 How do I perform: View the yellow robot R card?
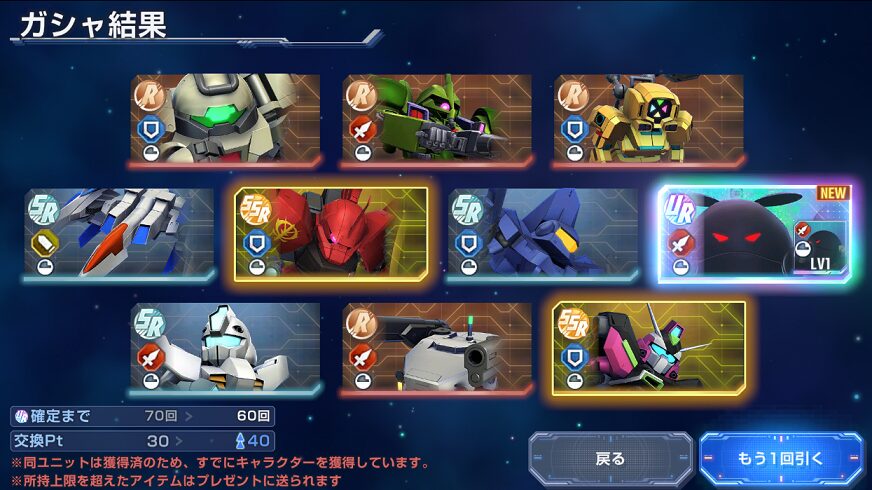click(x=649, y=120)
